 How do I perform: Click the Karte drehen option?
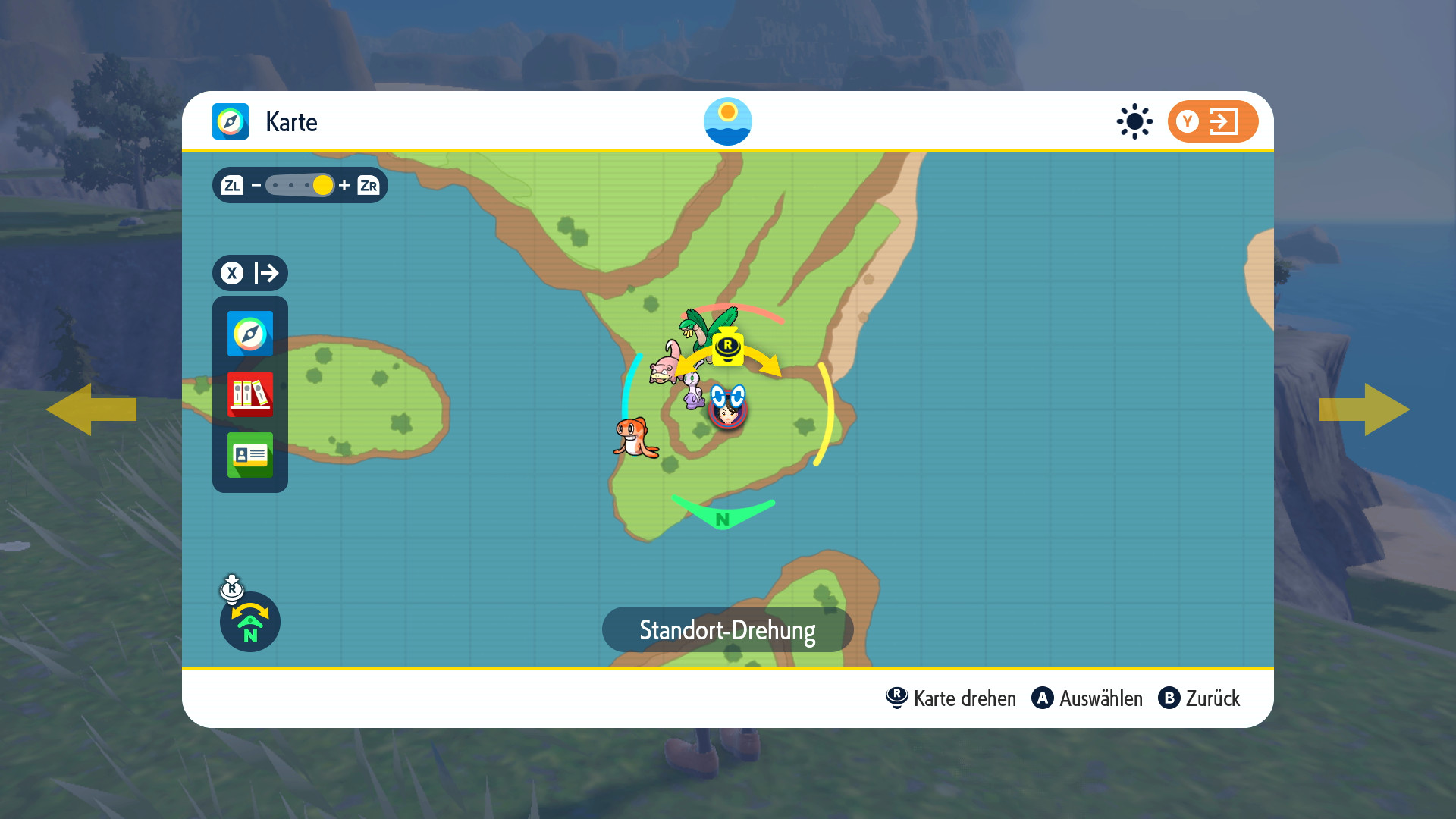[x=951, y=698]
